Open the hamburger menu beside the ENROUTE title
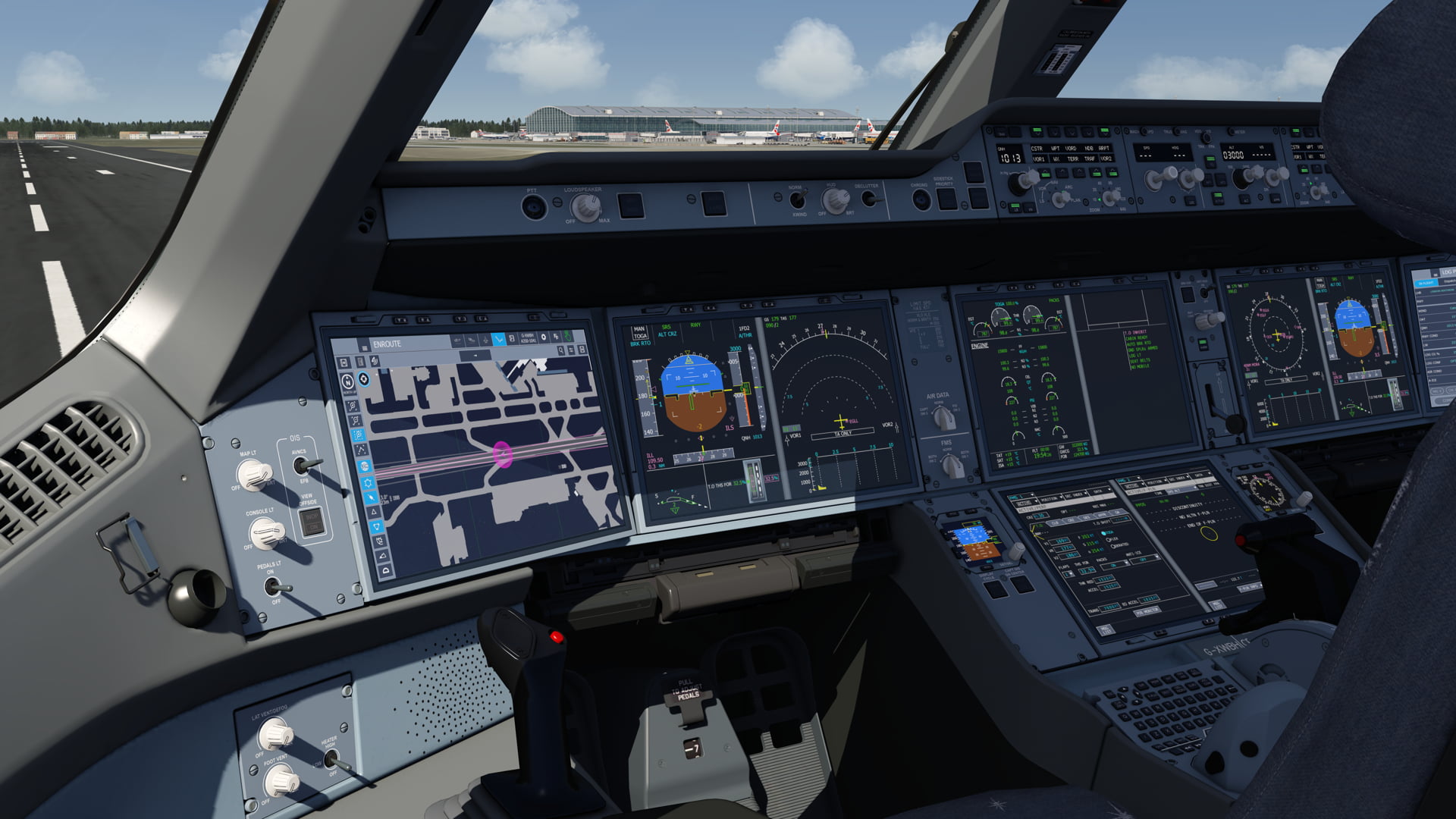 tap(365, 348)
